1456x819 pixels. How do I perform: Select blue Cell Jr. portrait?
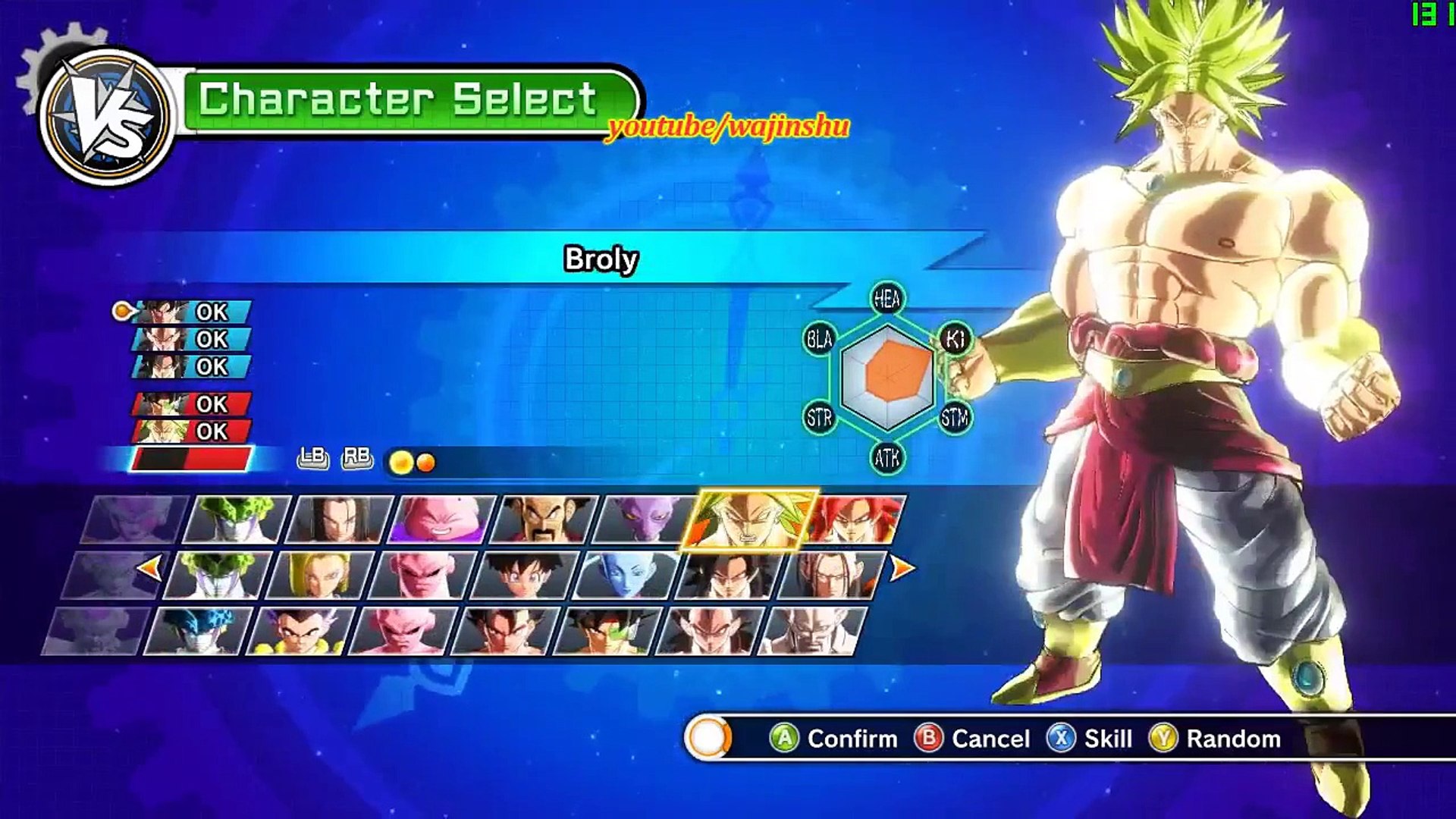(x=197, y=631)
